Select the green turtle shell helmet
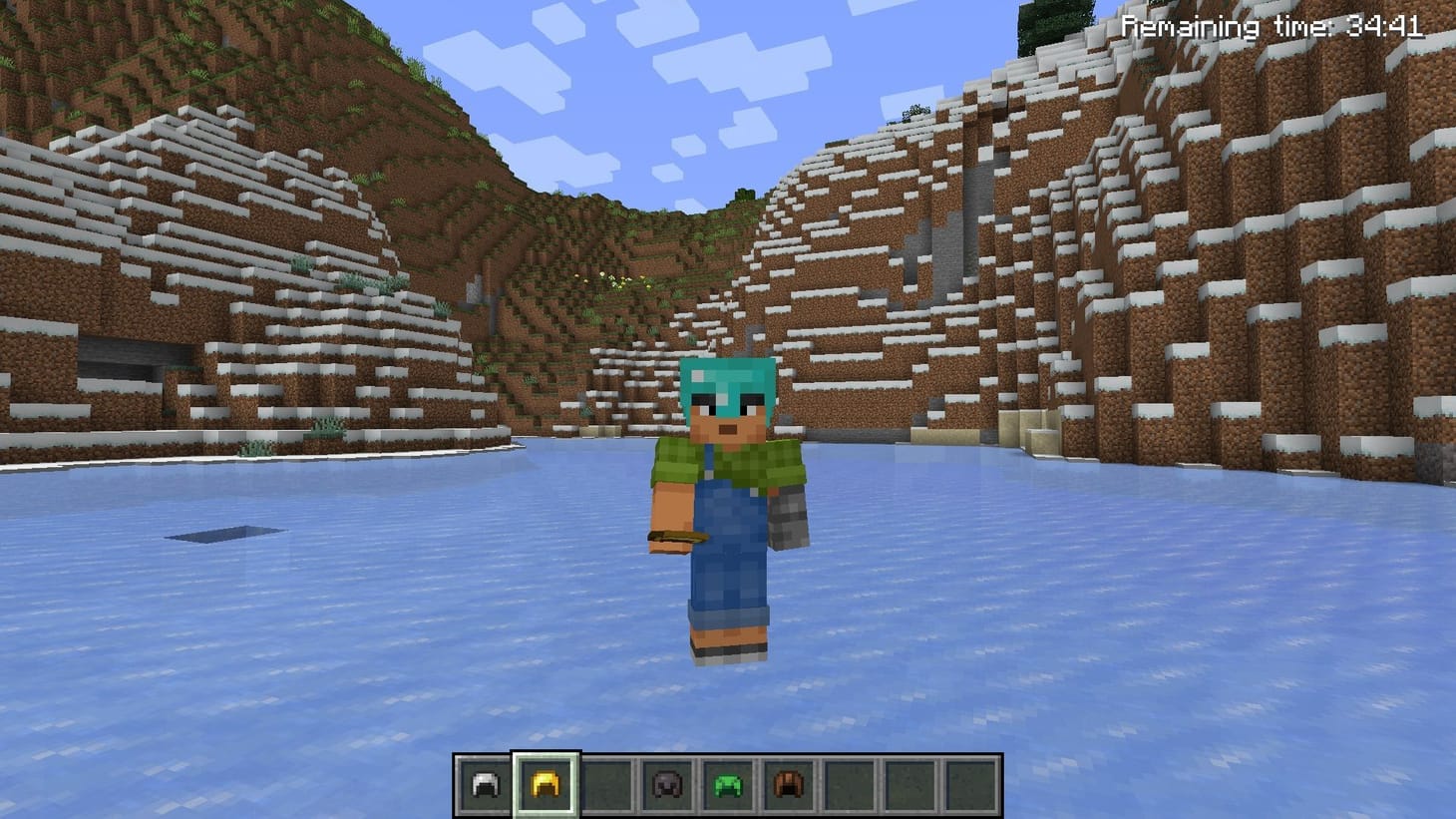This screenshot has width=1456, height=819. [x=725, y=783]
